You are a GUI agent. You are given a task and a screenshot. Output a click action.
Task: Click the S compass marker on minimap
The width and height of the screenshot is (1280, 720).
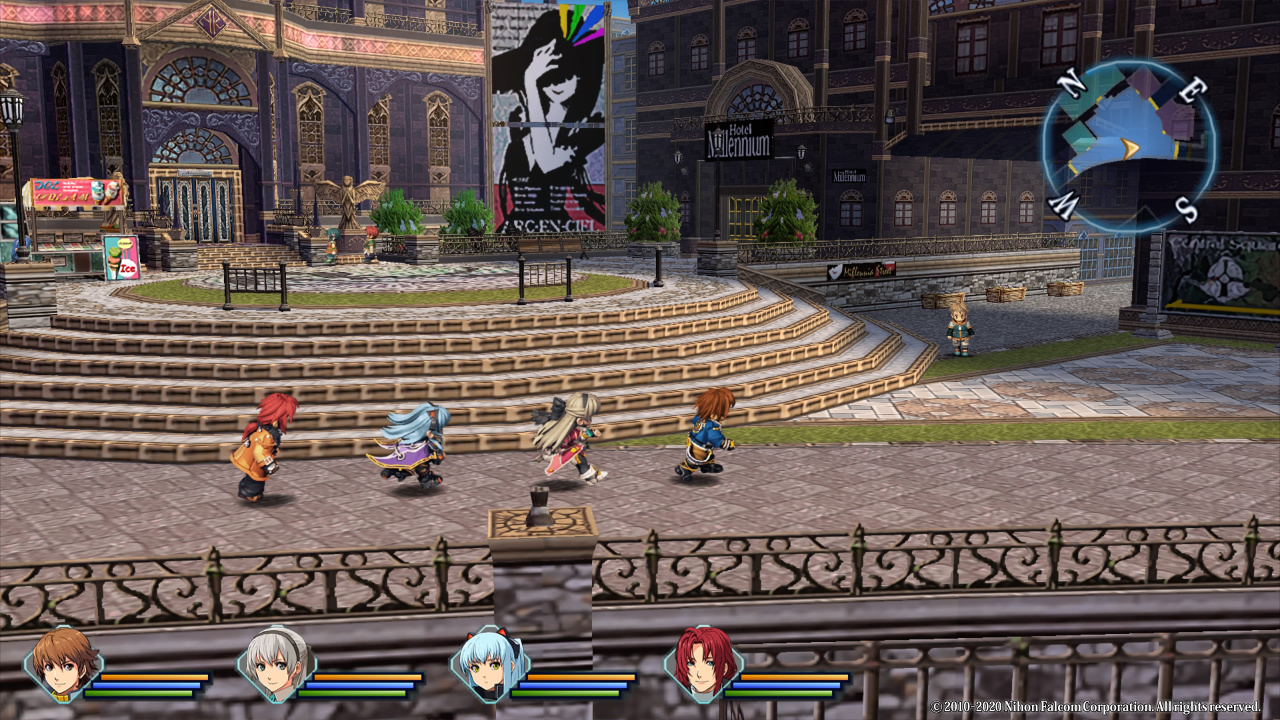1186,205
